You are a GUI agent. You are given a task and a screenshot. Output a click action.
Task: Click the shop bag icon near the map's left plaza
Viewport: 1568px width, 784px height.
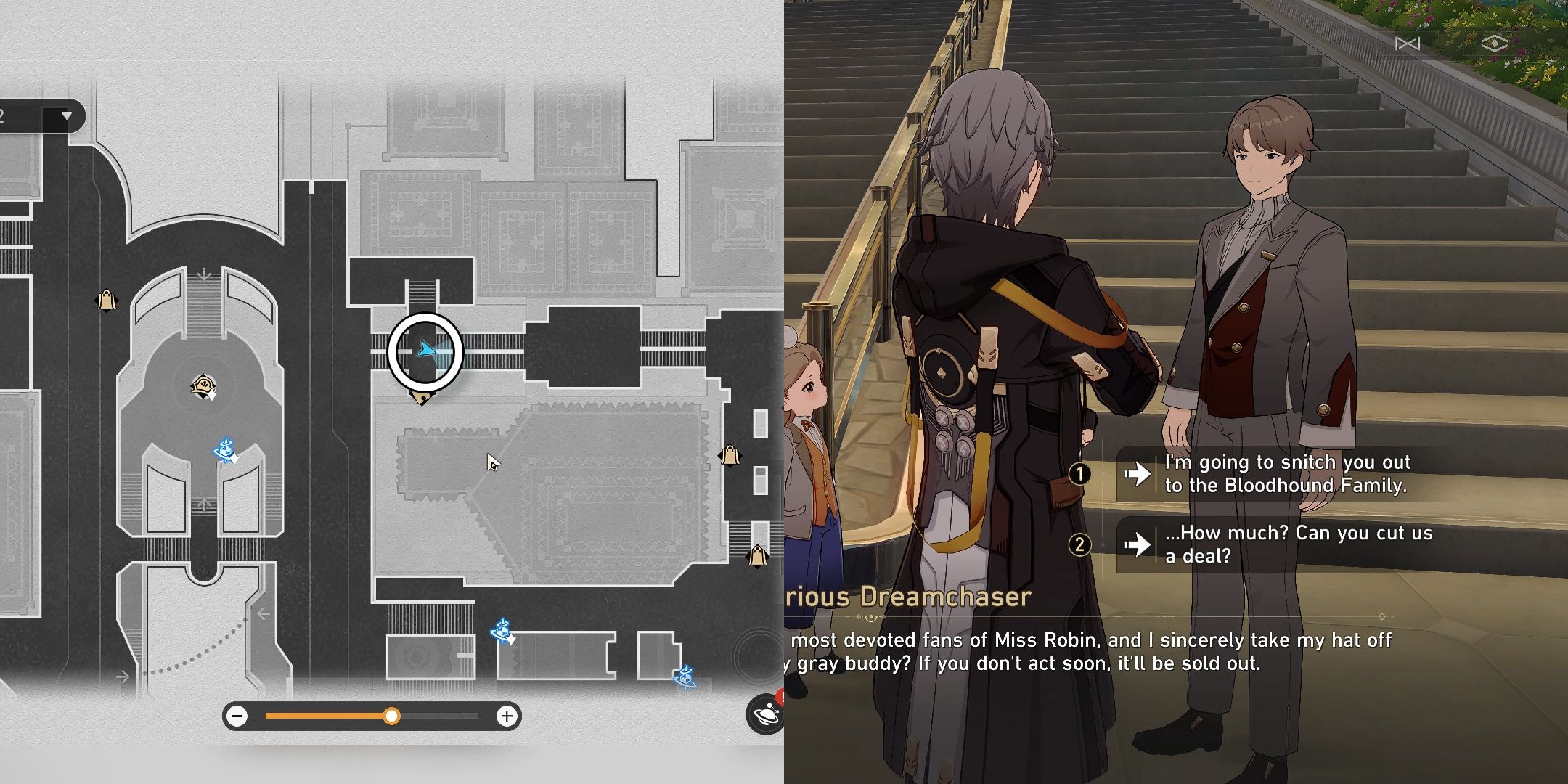coord(106,301)
